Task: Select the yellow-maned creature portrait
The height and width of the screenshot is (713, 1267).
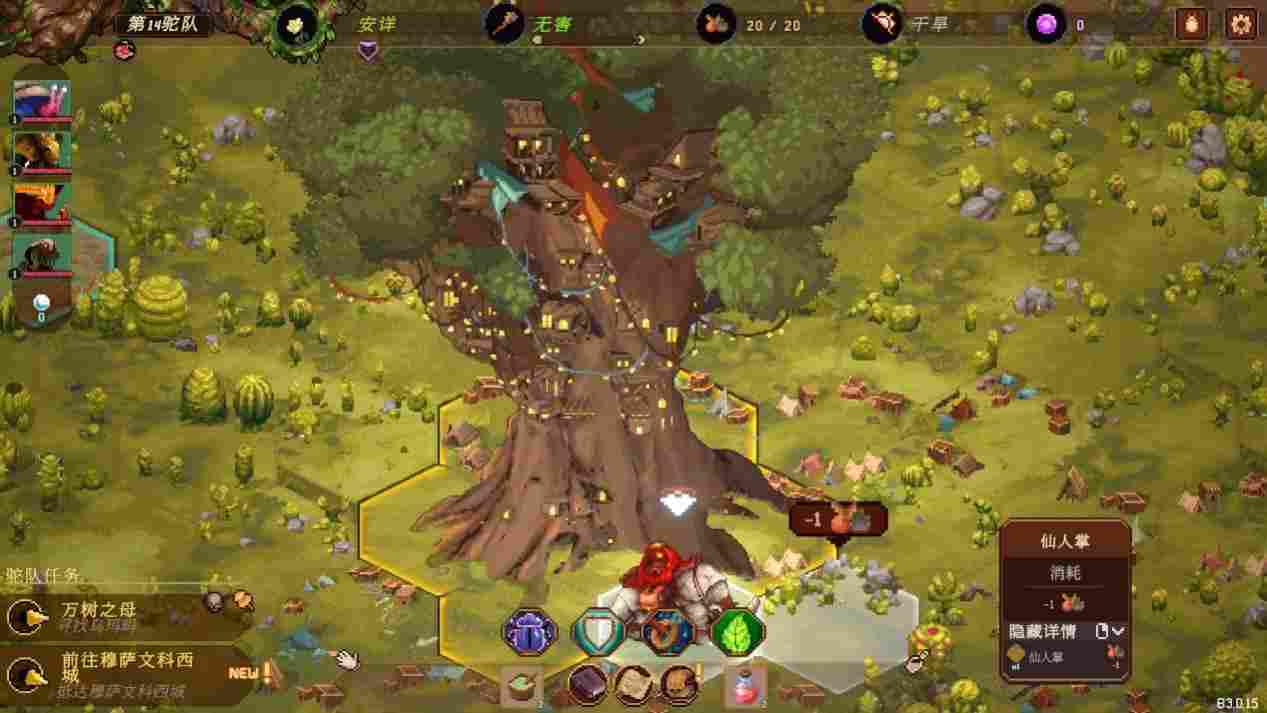Action: (x=42, y=152)
